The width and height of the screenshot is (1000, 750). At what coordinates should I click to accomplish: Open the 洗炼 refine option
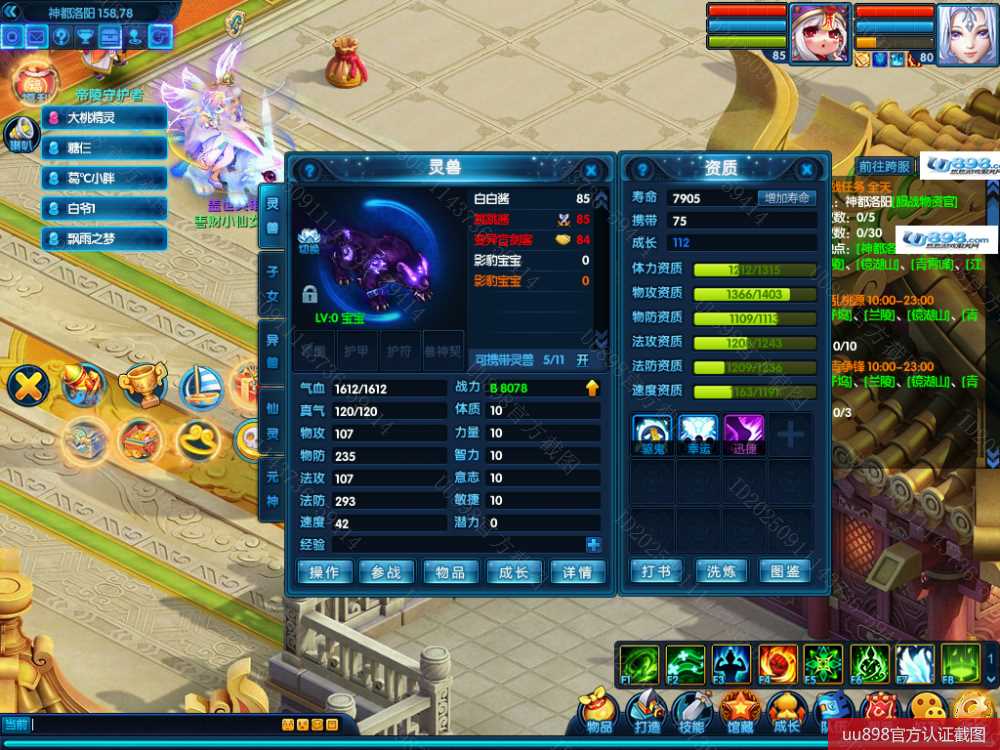721,571
